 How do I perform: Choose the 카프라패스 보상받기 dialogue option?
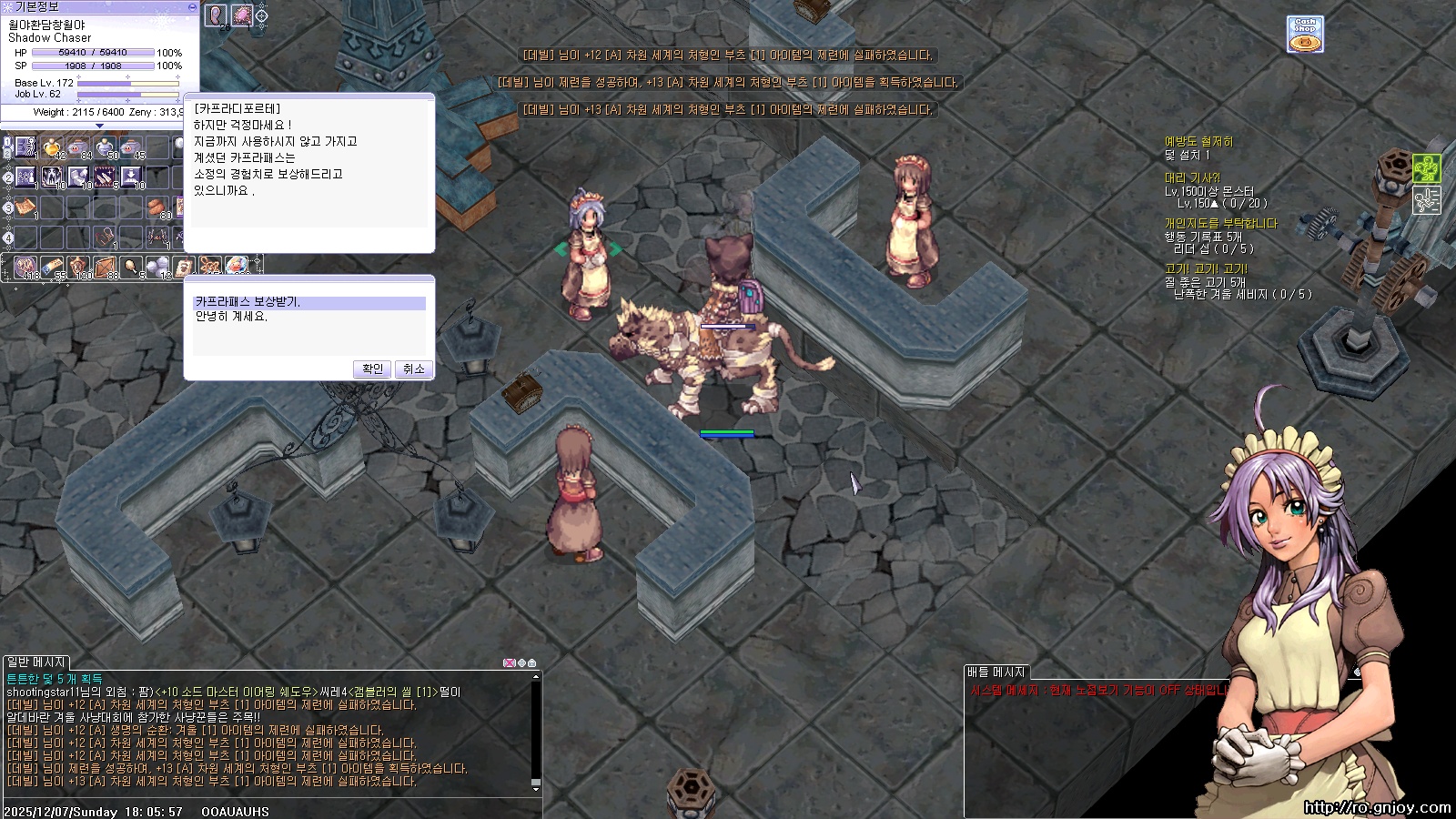coord(309,302)
